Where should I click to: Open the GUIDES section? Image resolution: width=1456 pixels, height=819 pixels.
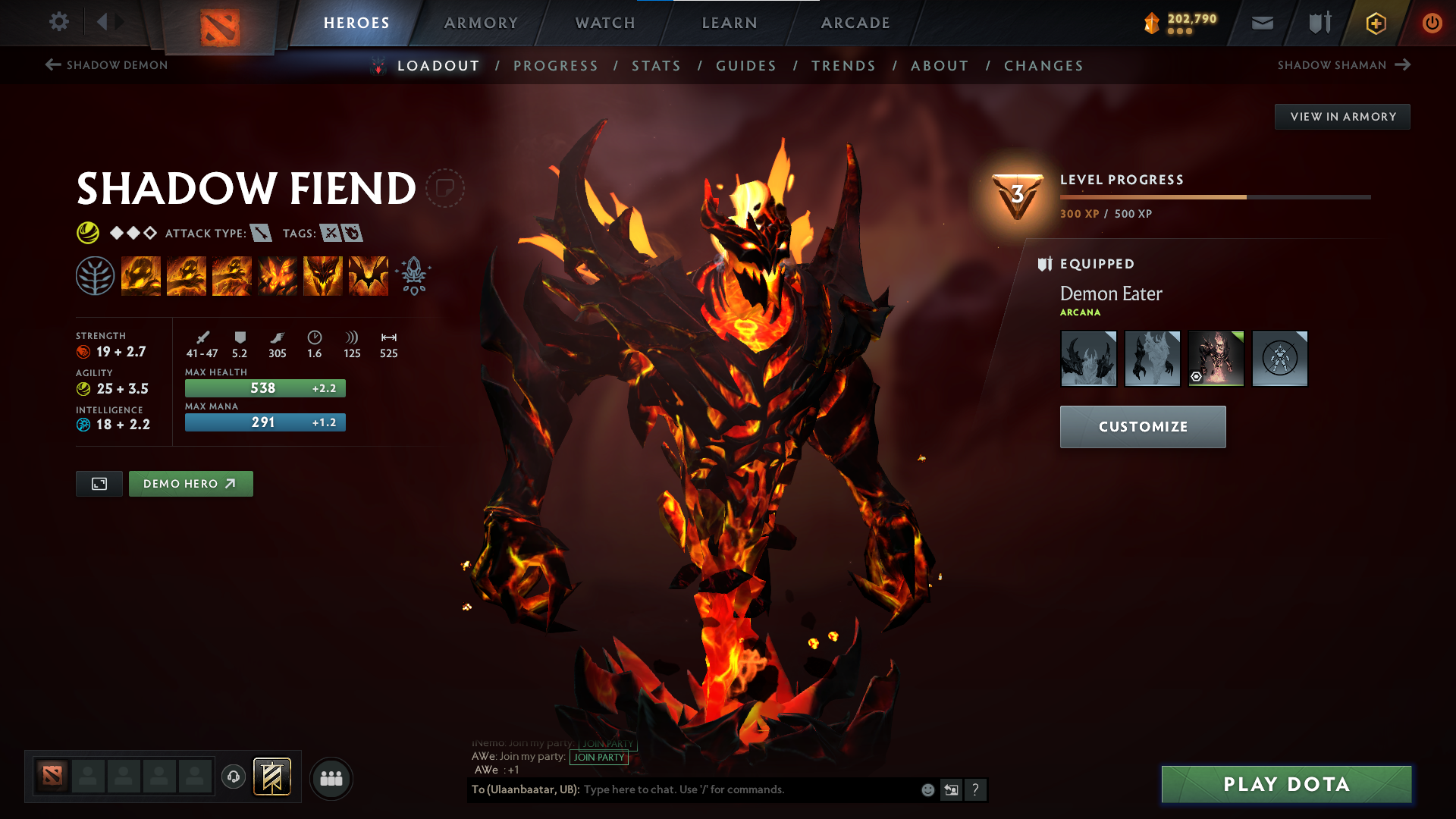[x=745, y=66]
